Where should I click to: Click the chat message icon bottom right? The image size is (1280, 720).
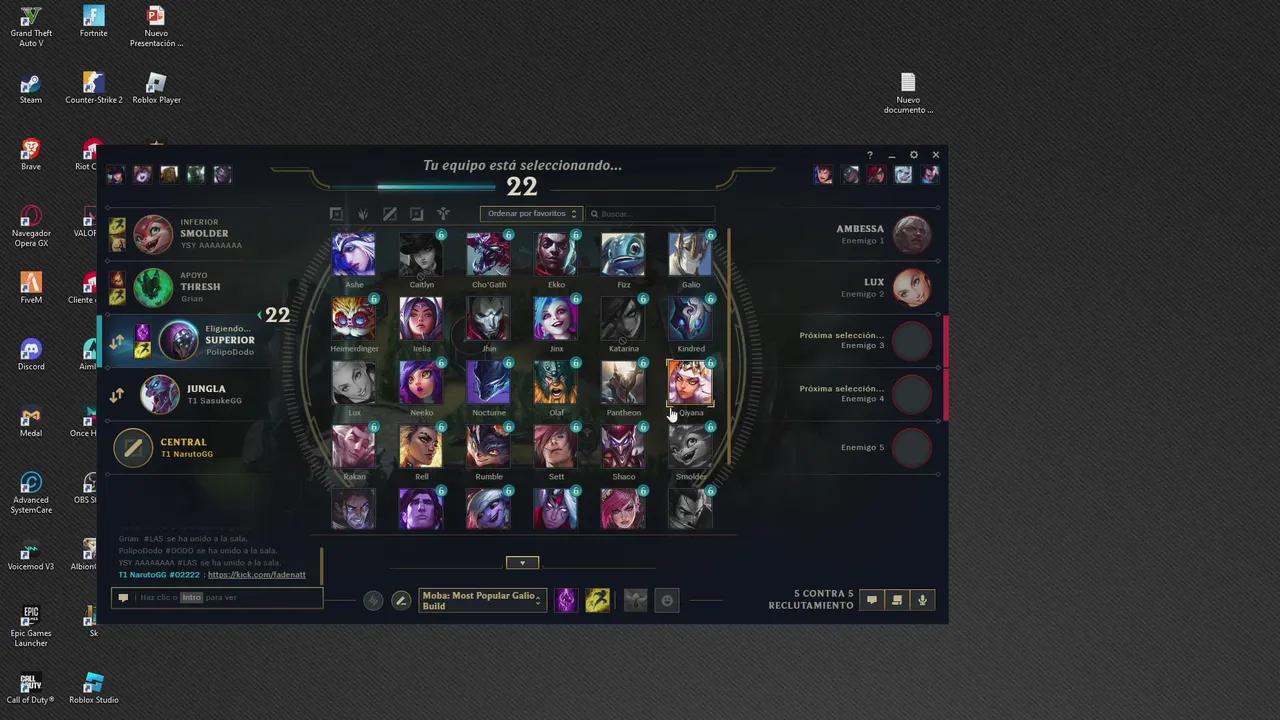(x=871, y=600)
